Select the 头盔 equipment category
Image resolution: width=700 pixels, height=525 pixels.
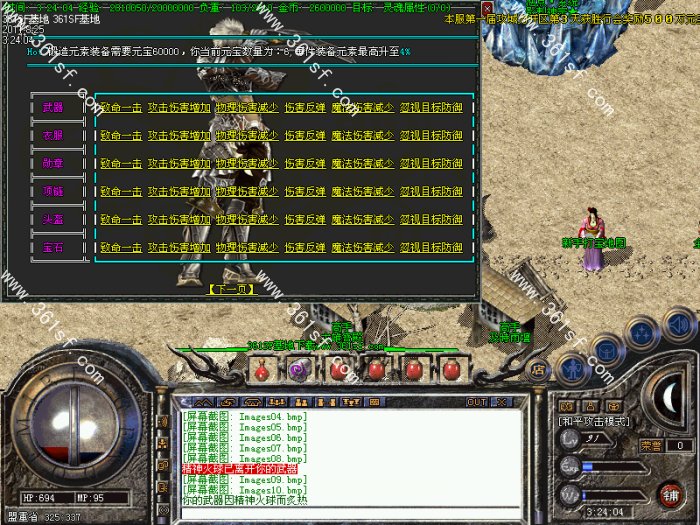point(53,219)
